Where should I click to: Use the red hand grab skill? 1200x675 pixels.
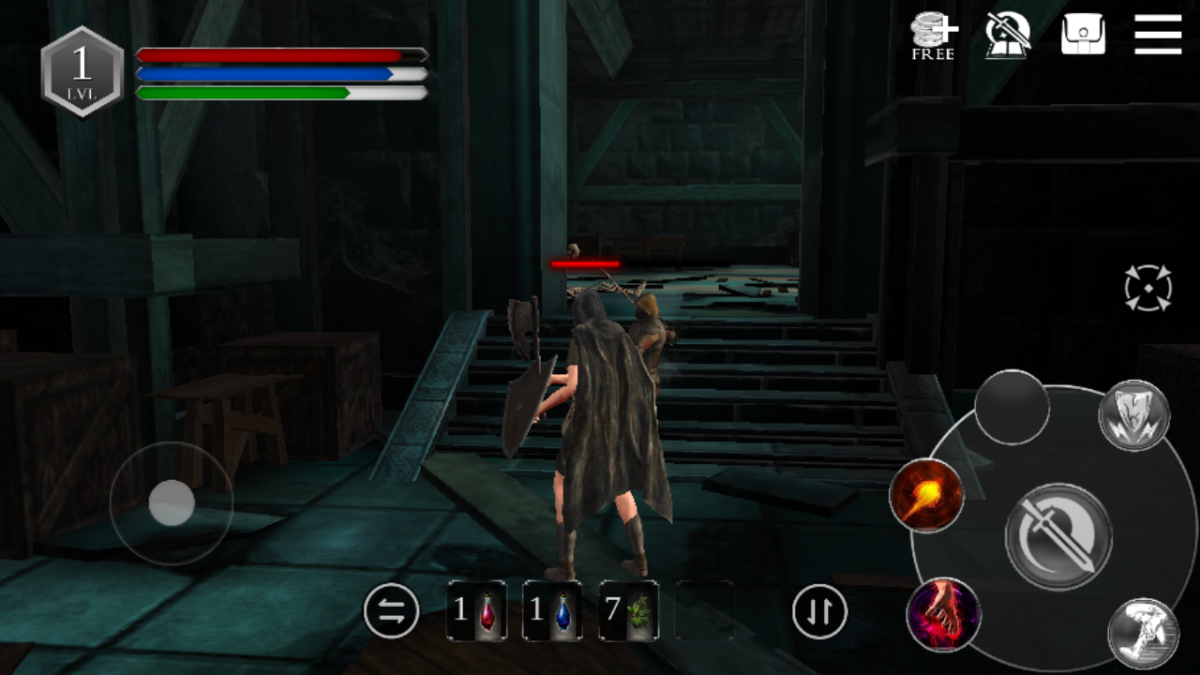point(943,613)
